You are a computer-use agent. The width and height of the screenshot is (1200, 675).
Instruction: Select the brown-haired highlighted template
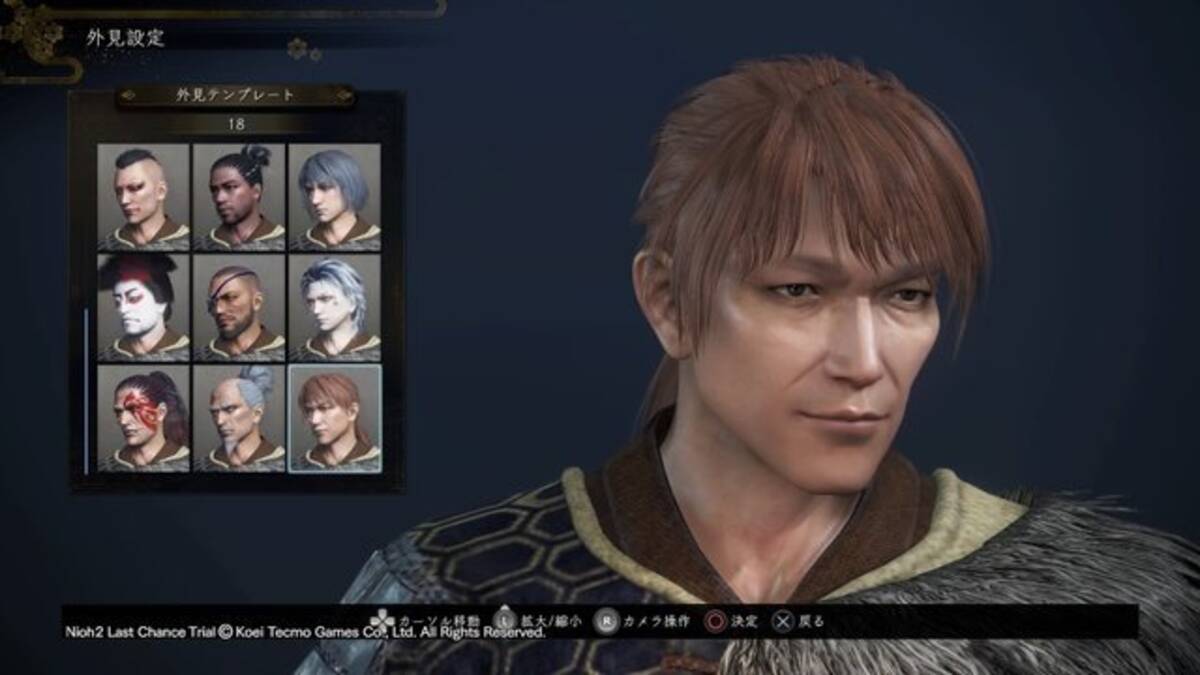(x=334, y=418)
